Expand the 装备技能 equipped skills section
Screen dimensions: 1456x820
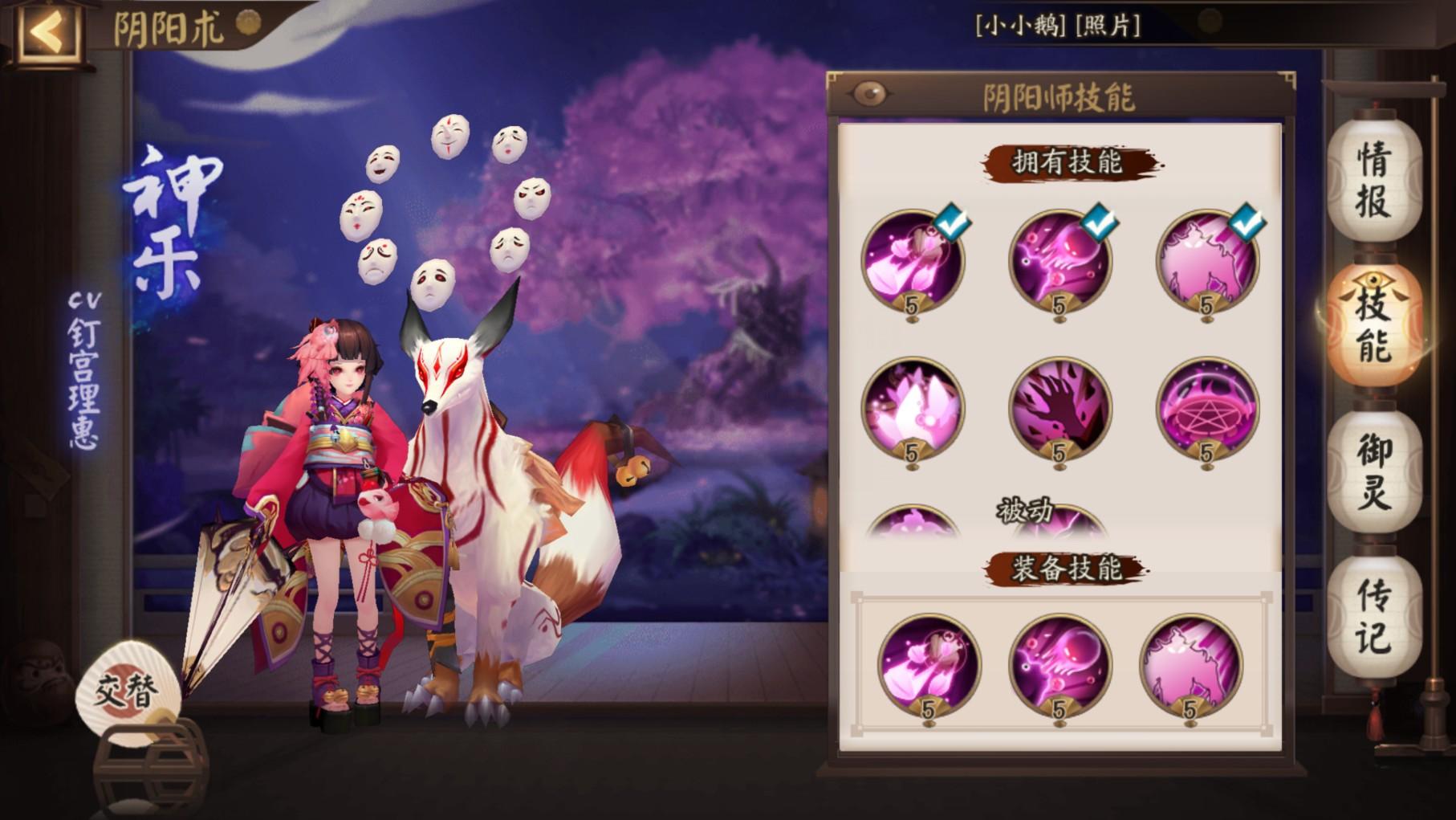[x=1068, y=567]
